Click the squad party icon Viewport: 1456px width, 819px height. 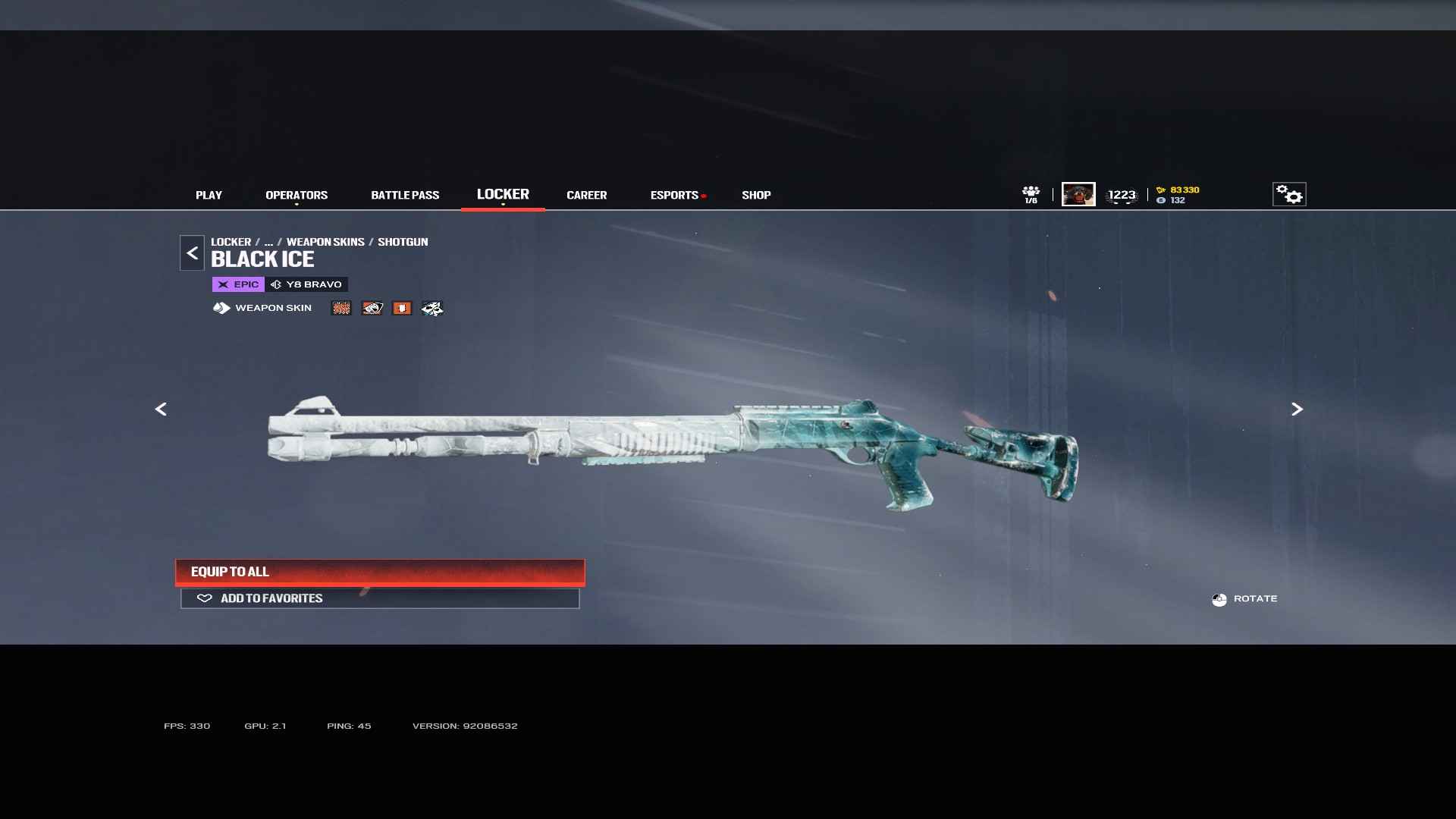[x=1031, y=194]
